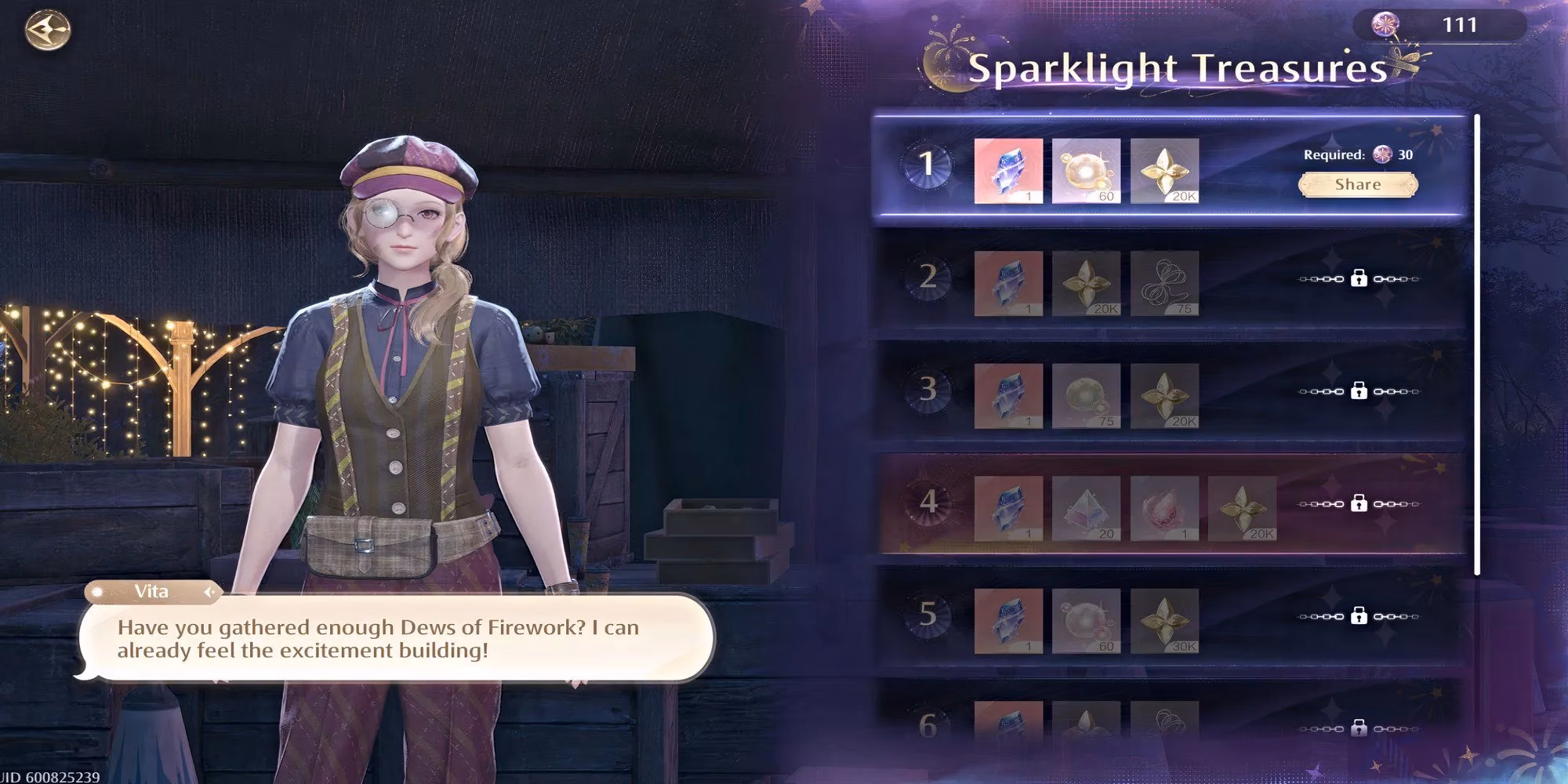Select the gold star reward in row 3
Screen dimensions: 1568x784
pyautogui.click(x=1164, y=395)
